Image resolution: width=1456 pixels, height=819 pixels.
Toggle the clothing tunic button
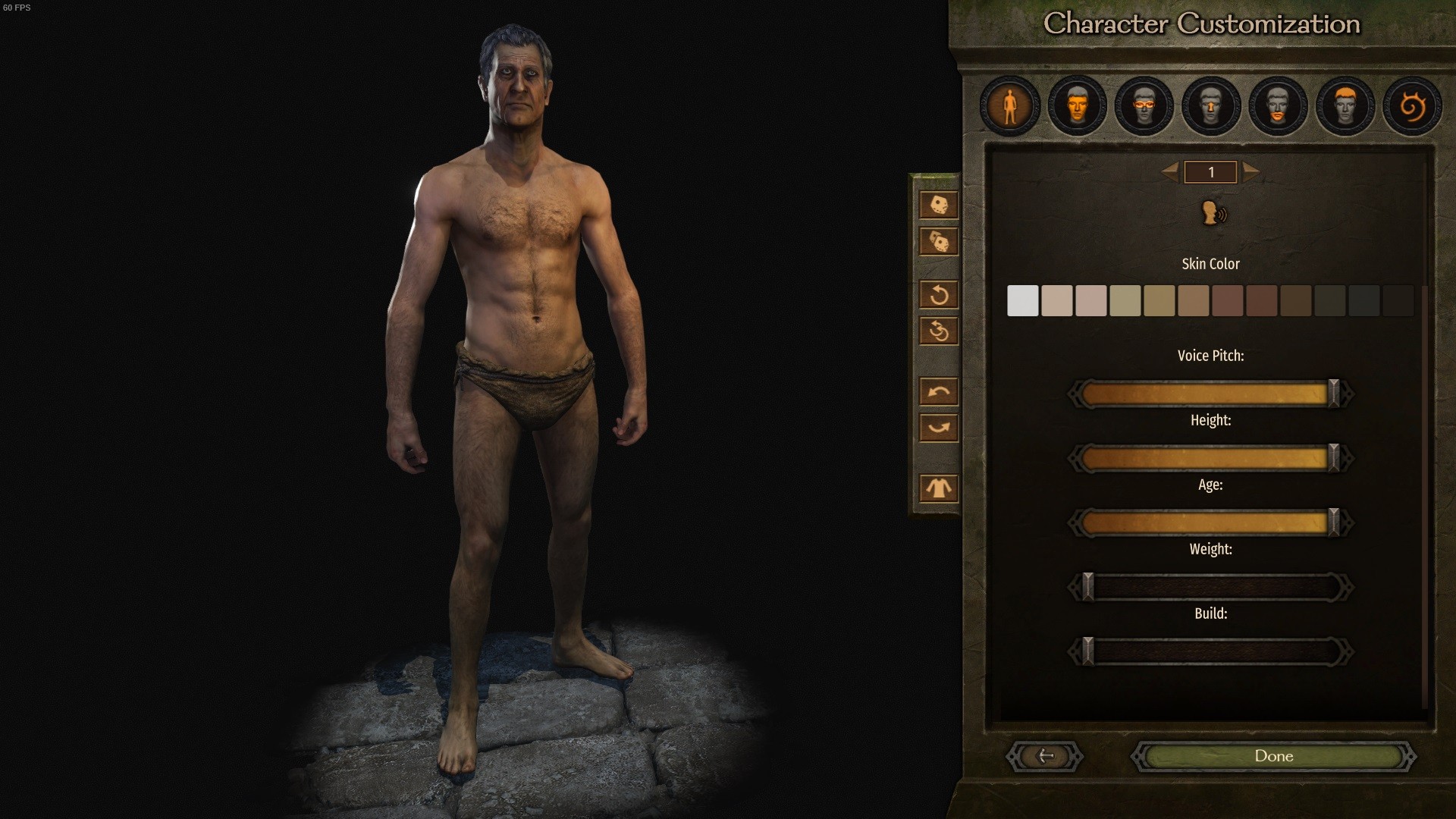click(939, 488)
